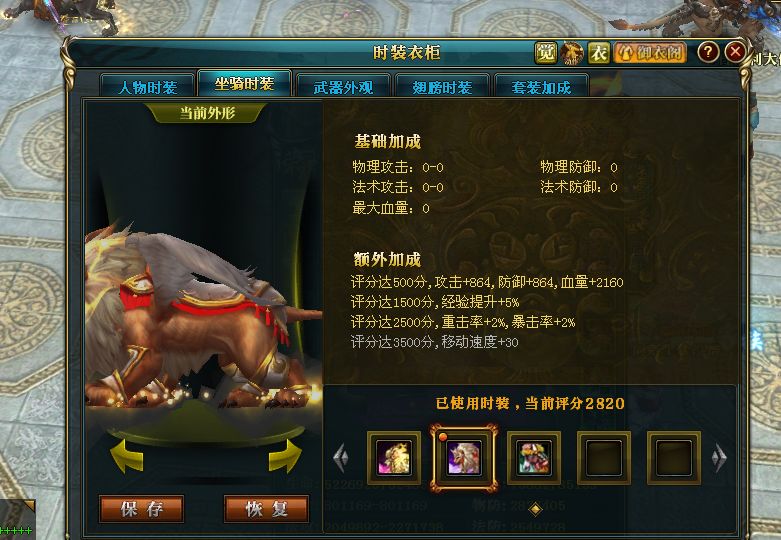Open the 武器外观 weapon appearance tab
Image resolution: width=781 pixels, height=540 pixels.
[343, 87]
